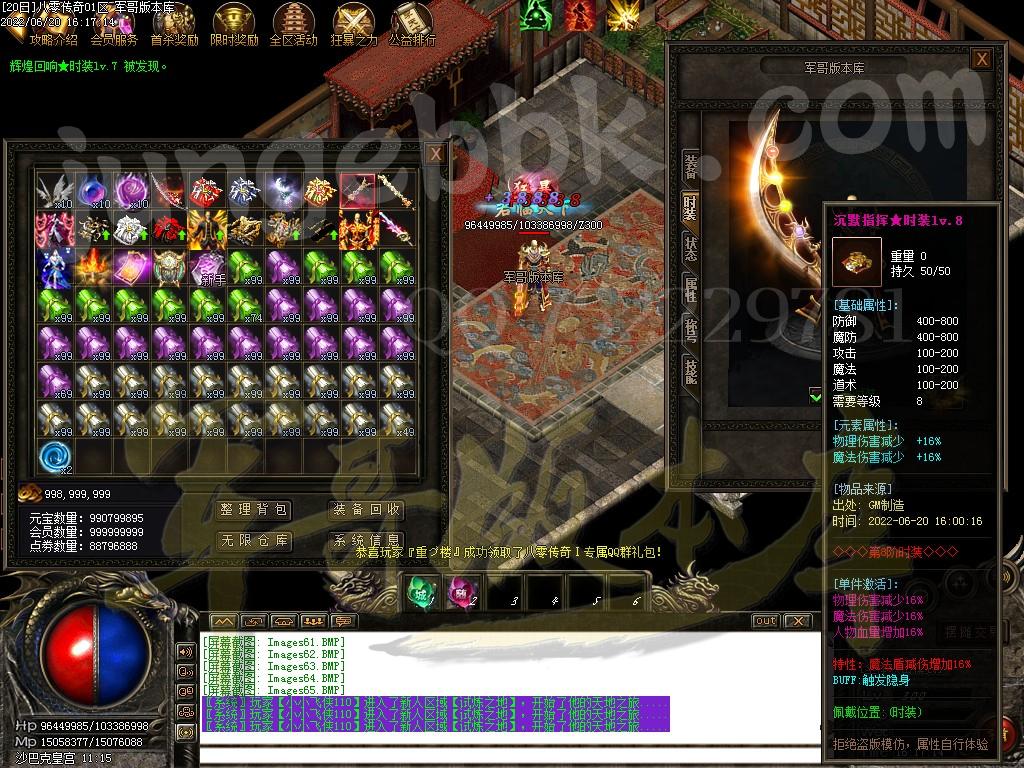
Task: Open the 无限仓库 unlimited warehouse
Action: pyautogui.click(x=254, y=541)
